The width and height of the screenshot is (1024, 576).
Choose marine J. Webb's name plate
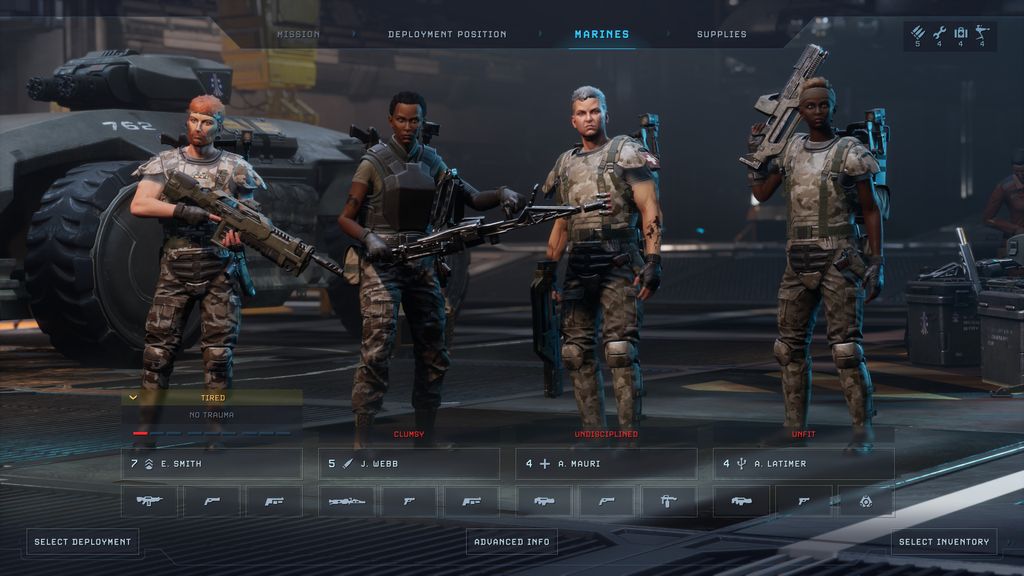[409, 464]
